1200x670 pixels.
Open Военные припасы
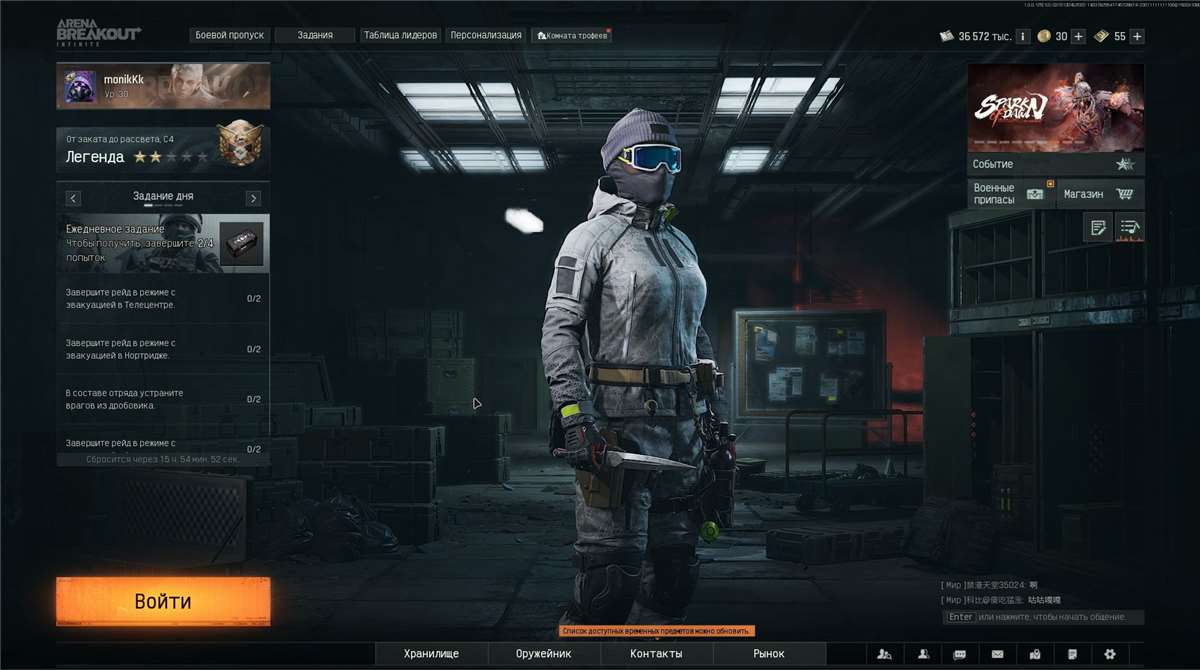point(1009,194)
